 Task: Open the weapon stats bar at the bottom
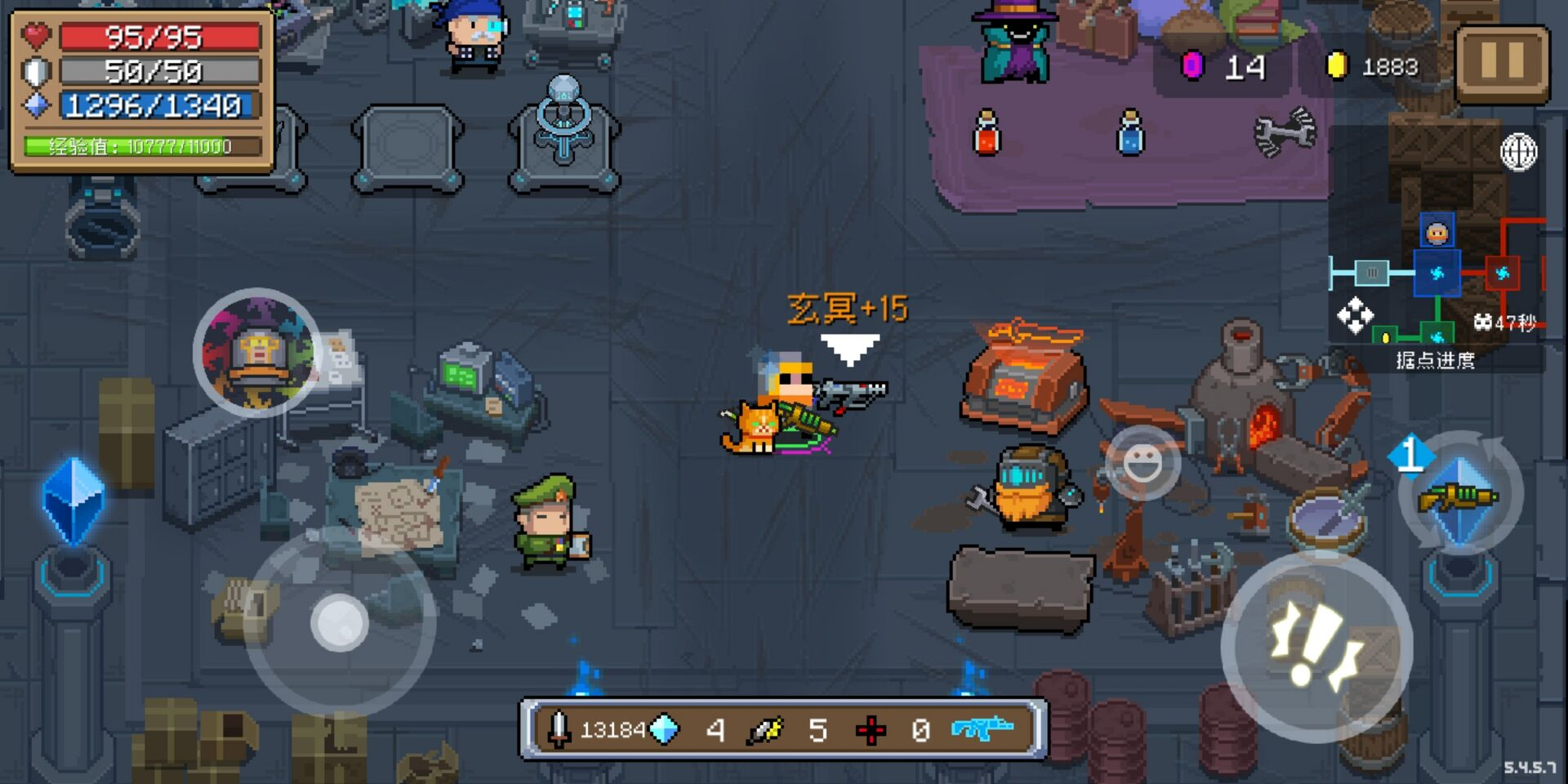[783, 728]
